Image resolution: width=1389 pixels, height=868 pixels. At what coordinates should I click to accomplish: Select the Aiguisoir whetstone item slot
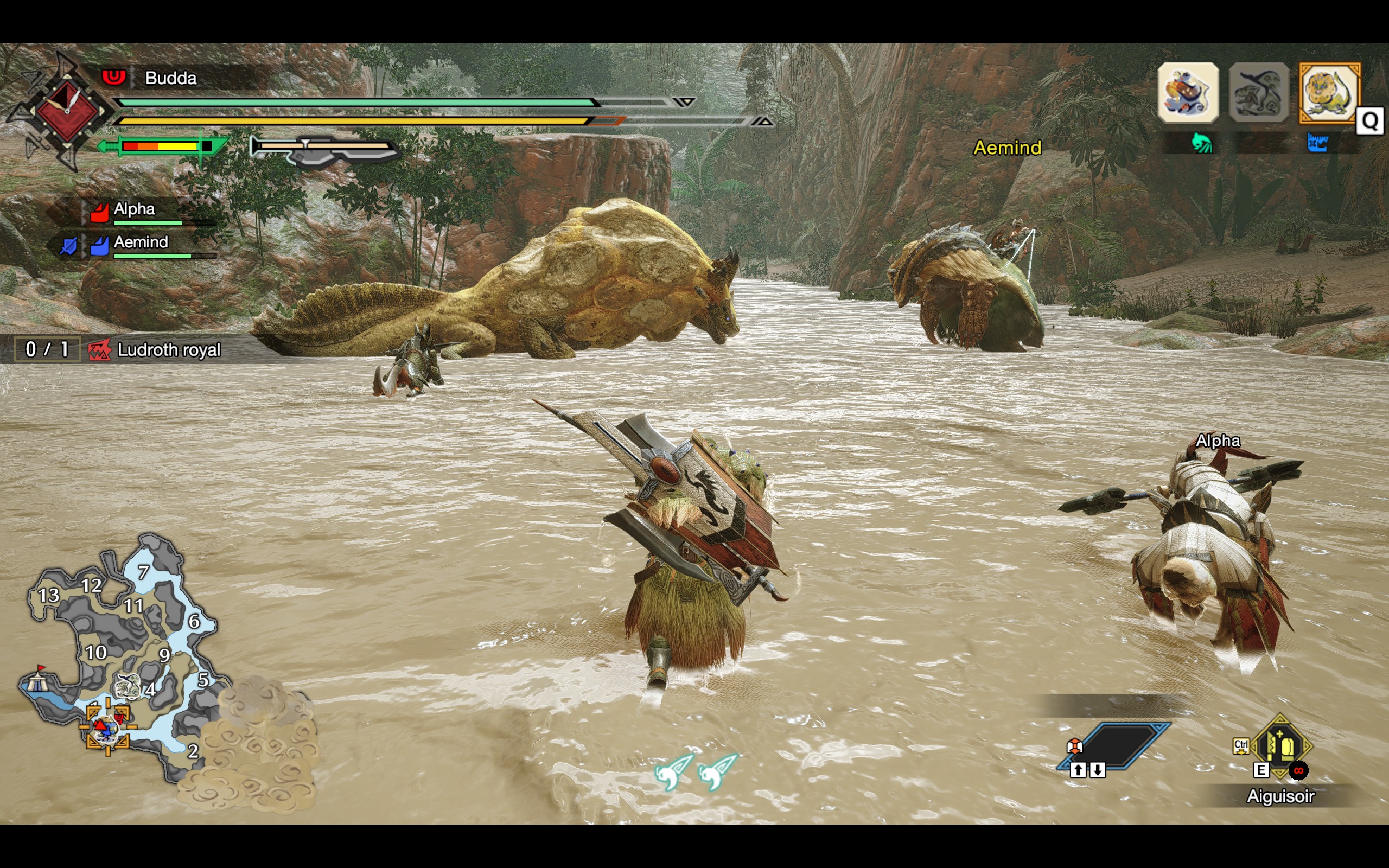(1280, 746)
